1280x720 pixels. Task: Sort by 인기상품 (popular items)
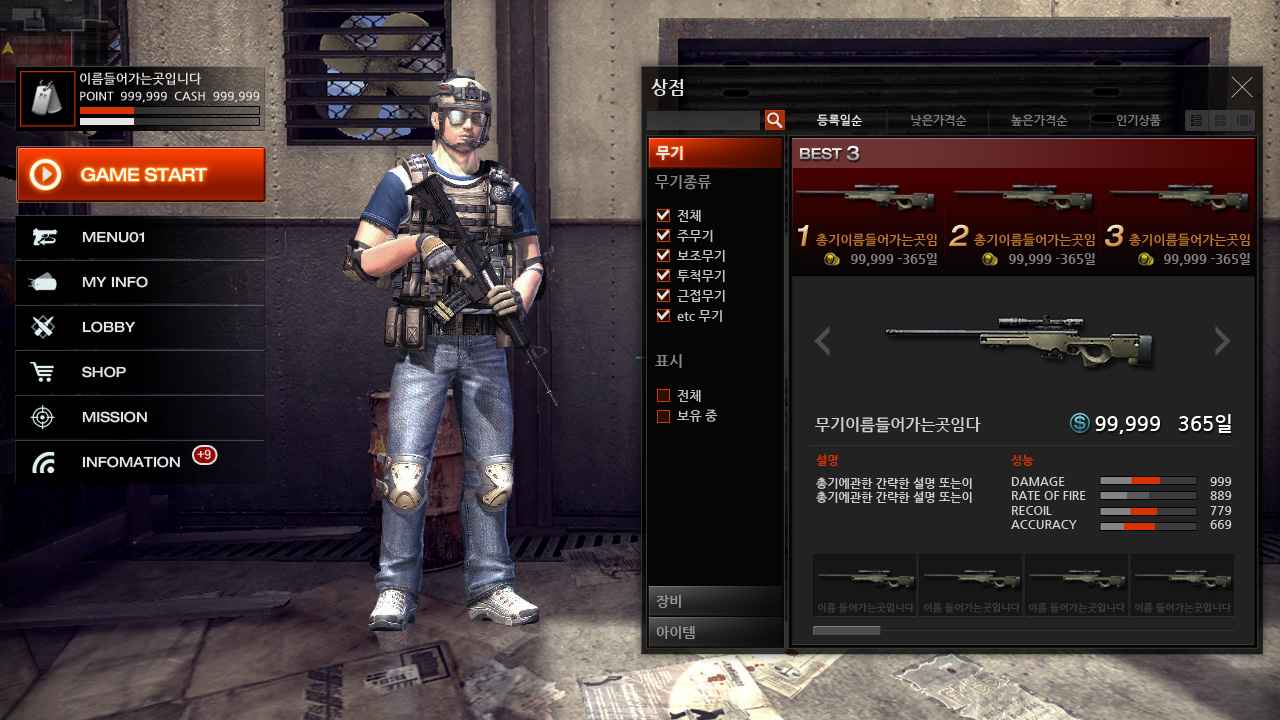tap(1138, 121)
